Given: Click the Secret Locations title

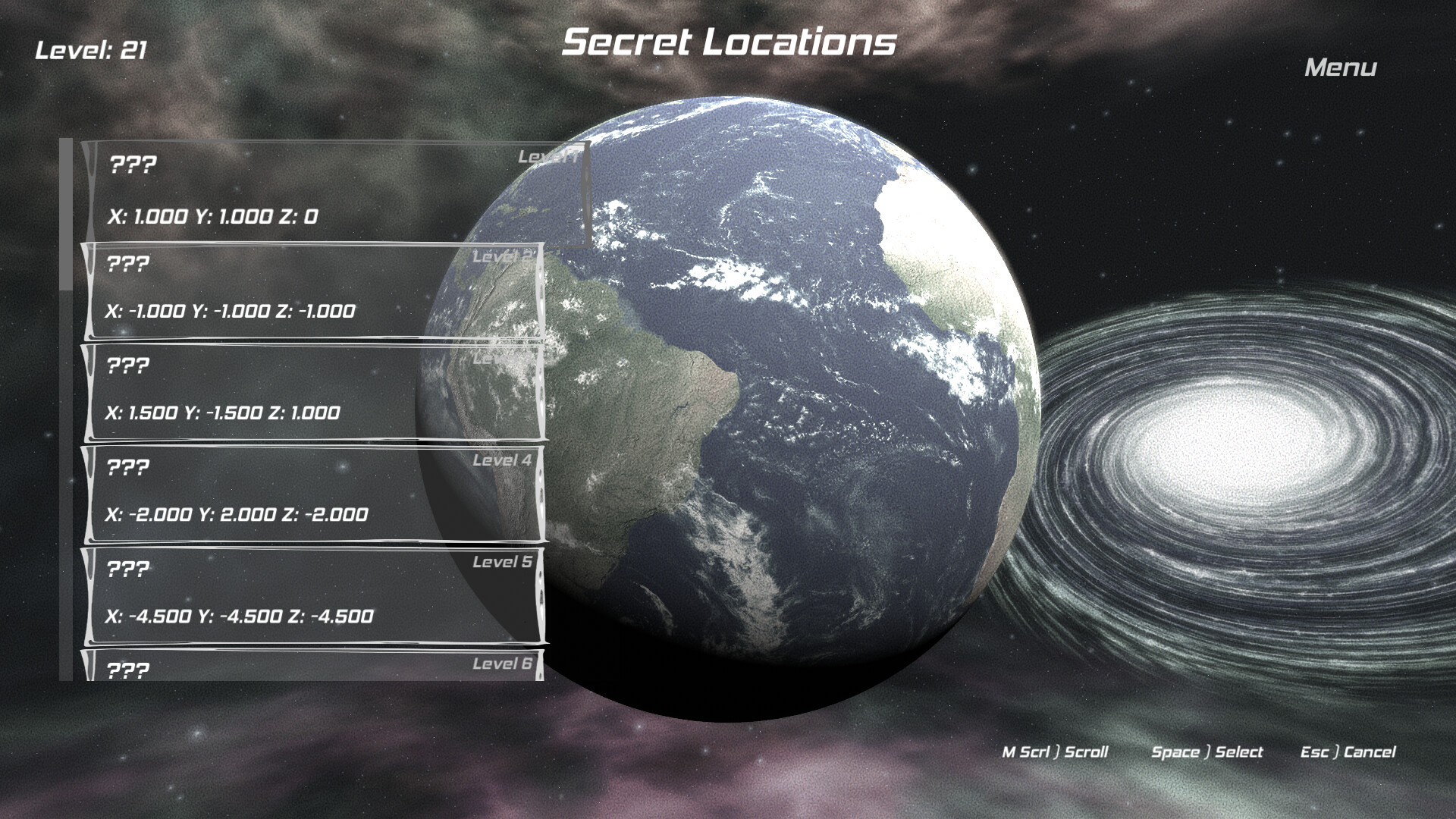Looking at the screenshot, I should pyautogui.click(x=730, y=43).
